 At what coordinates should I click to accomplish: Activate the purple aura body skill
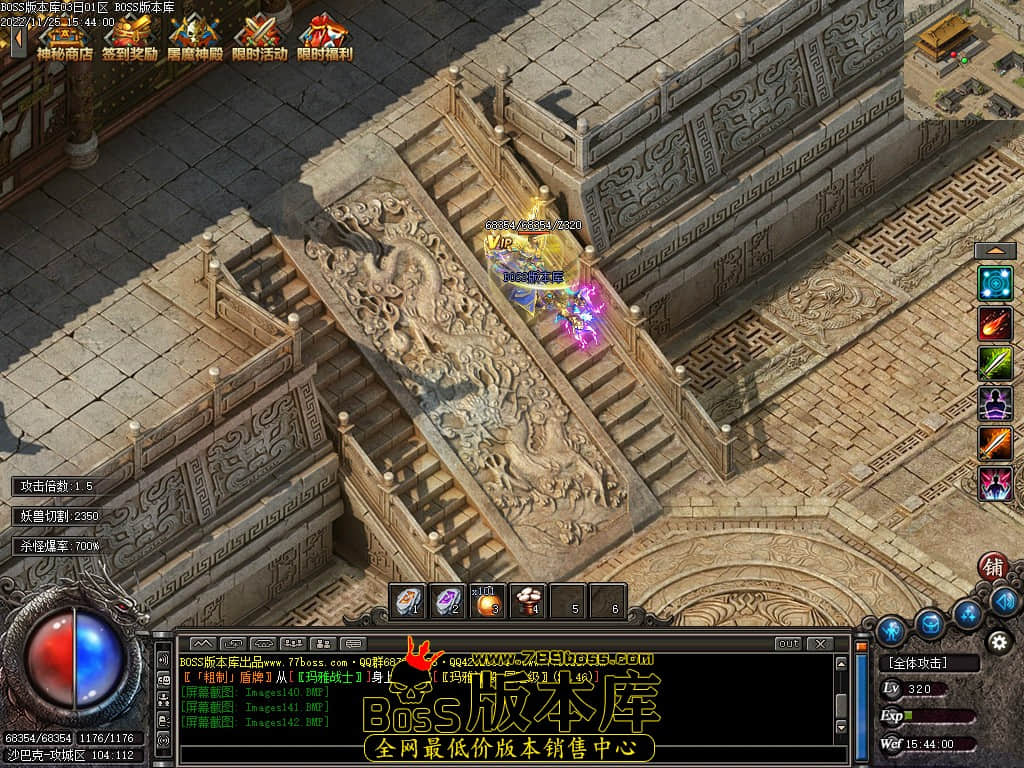click(995, 404)
